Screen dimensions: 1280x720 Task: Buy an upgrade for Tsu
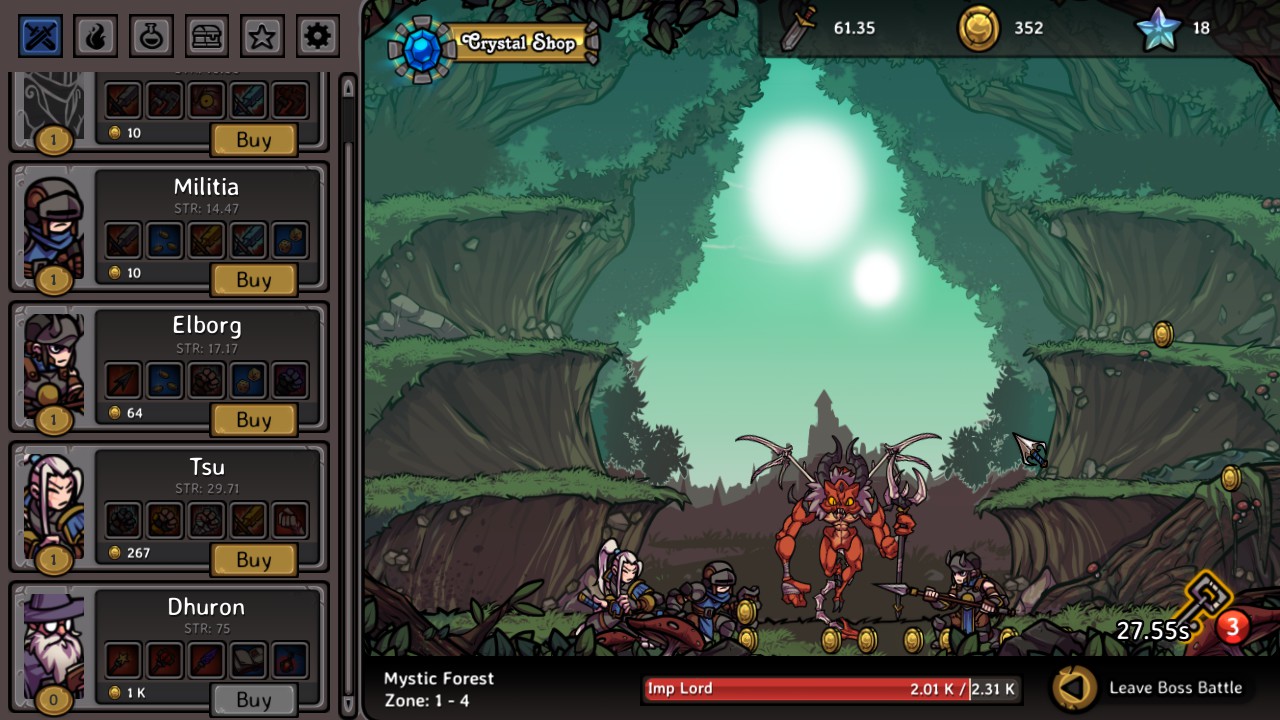click(253, 560)
